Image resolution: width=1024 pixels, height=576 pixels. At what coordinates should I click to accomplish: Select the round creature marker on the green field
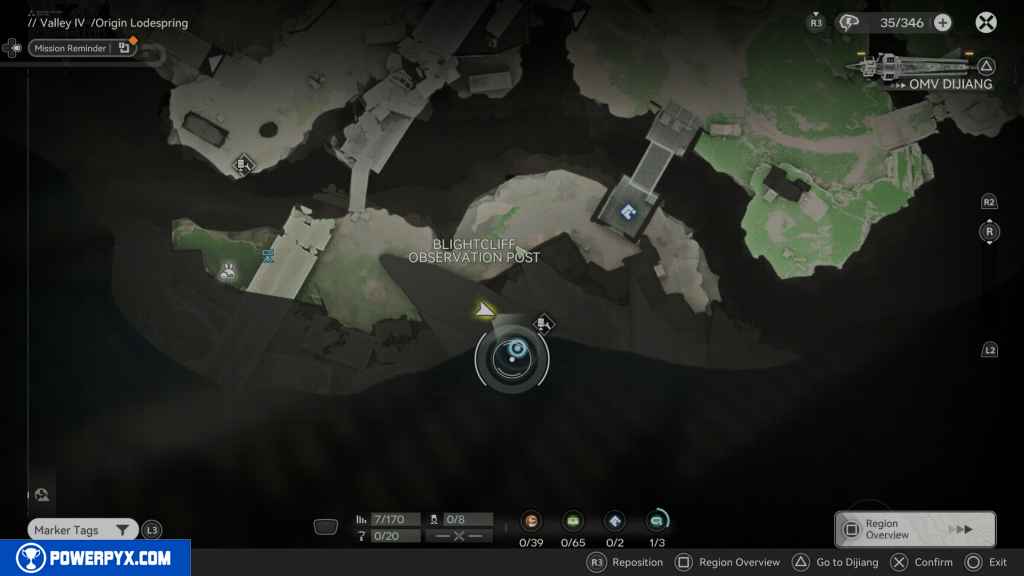229,269
